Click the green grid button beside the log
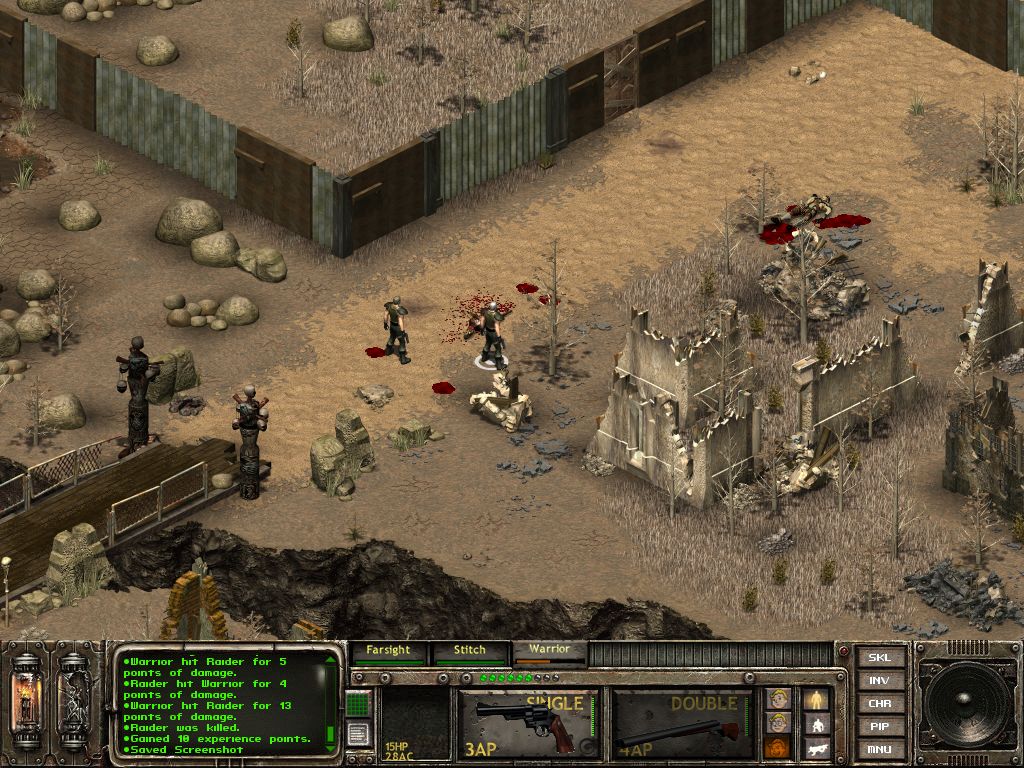Image resolution: width=1024 pixels, height=768 pixels. tap(358, 704)
